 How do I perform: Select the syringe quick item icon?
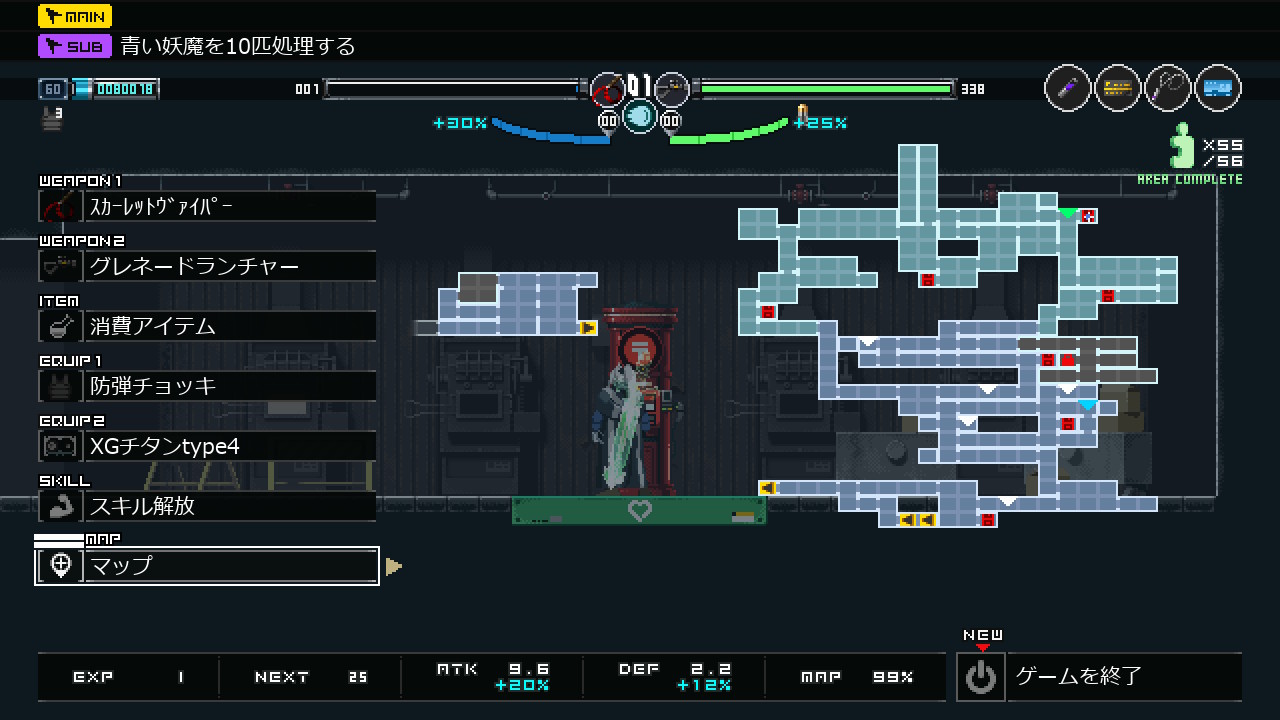1067,88
